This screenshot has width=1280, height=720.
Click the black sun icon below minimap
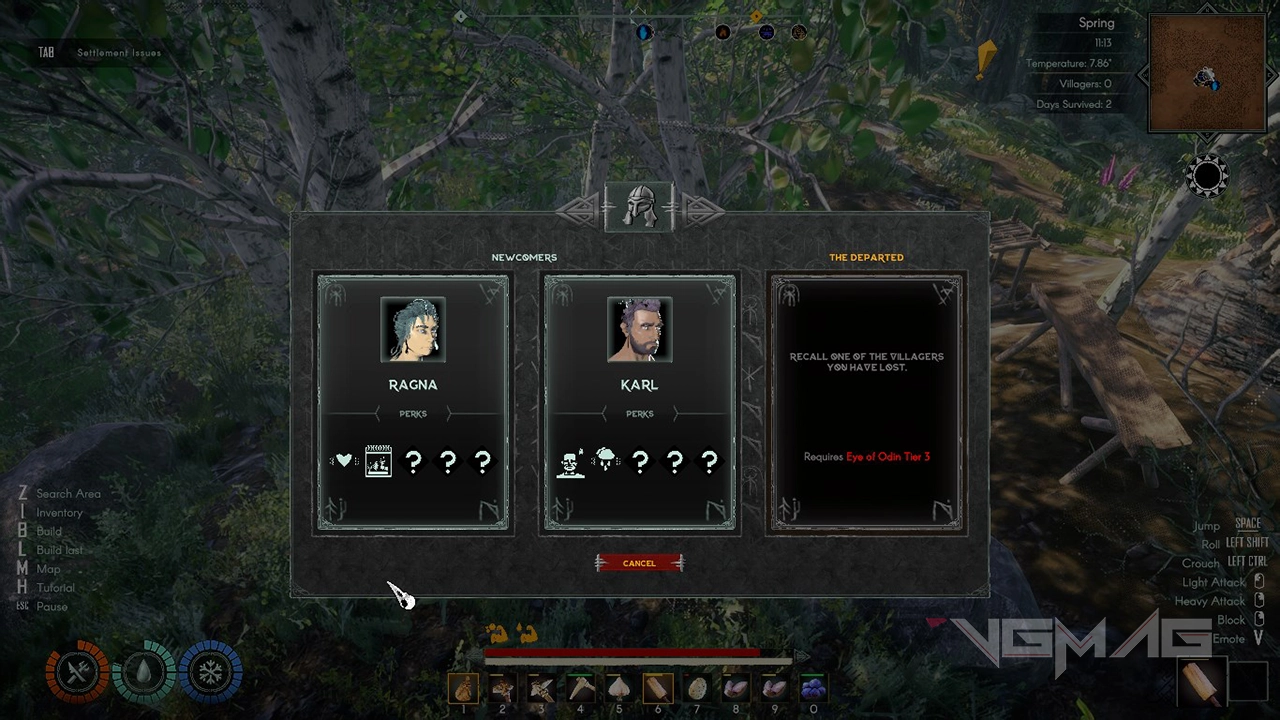pyautogui.click(x=1207, y=177)
